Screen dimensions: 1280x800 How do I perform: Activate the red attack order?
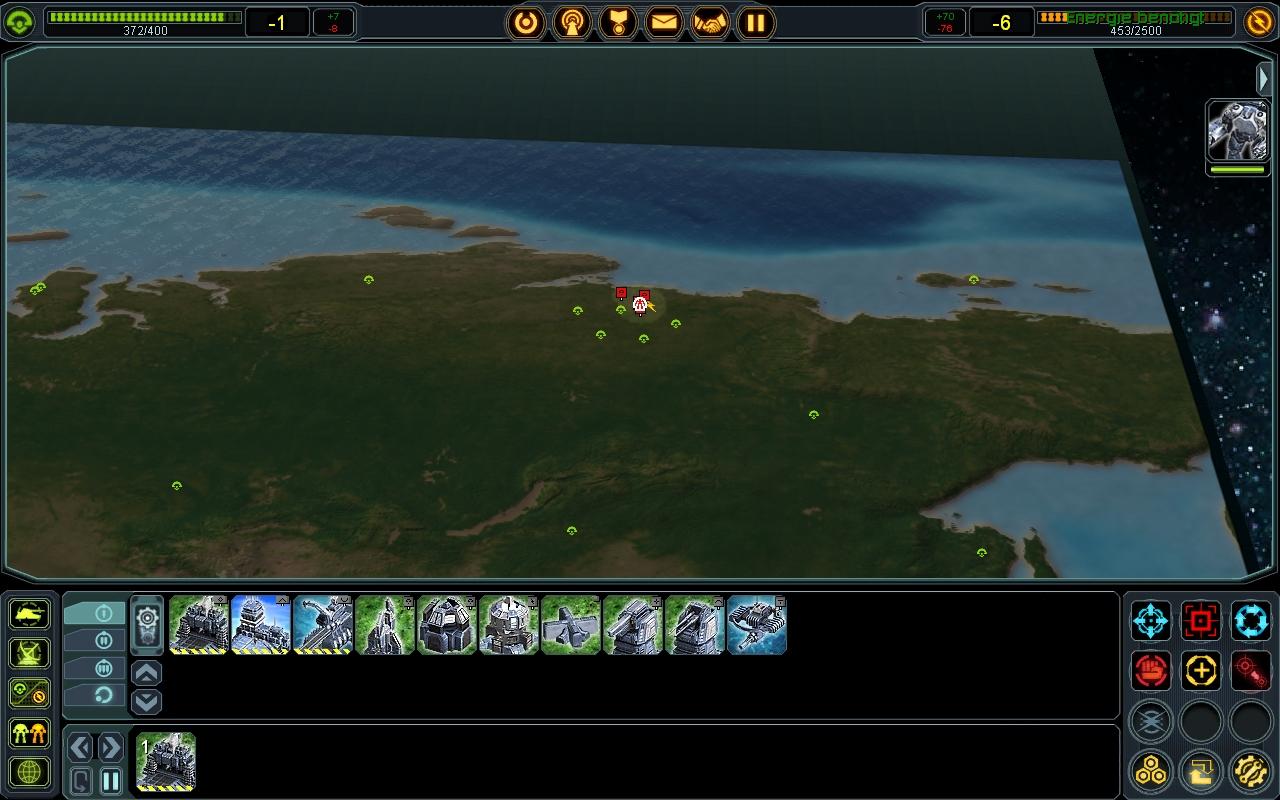[x=1201, y=621]
